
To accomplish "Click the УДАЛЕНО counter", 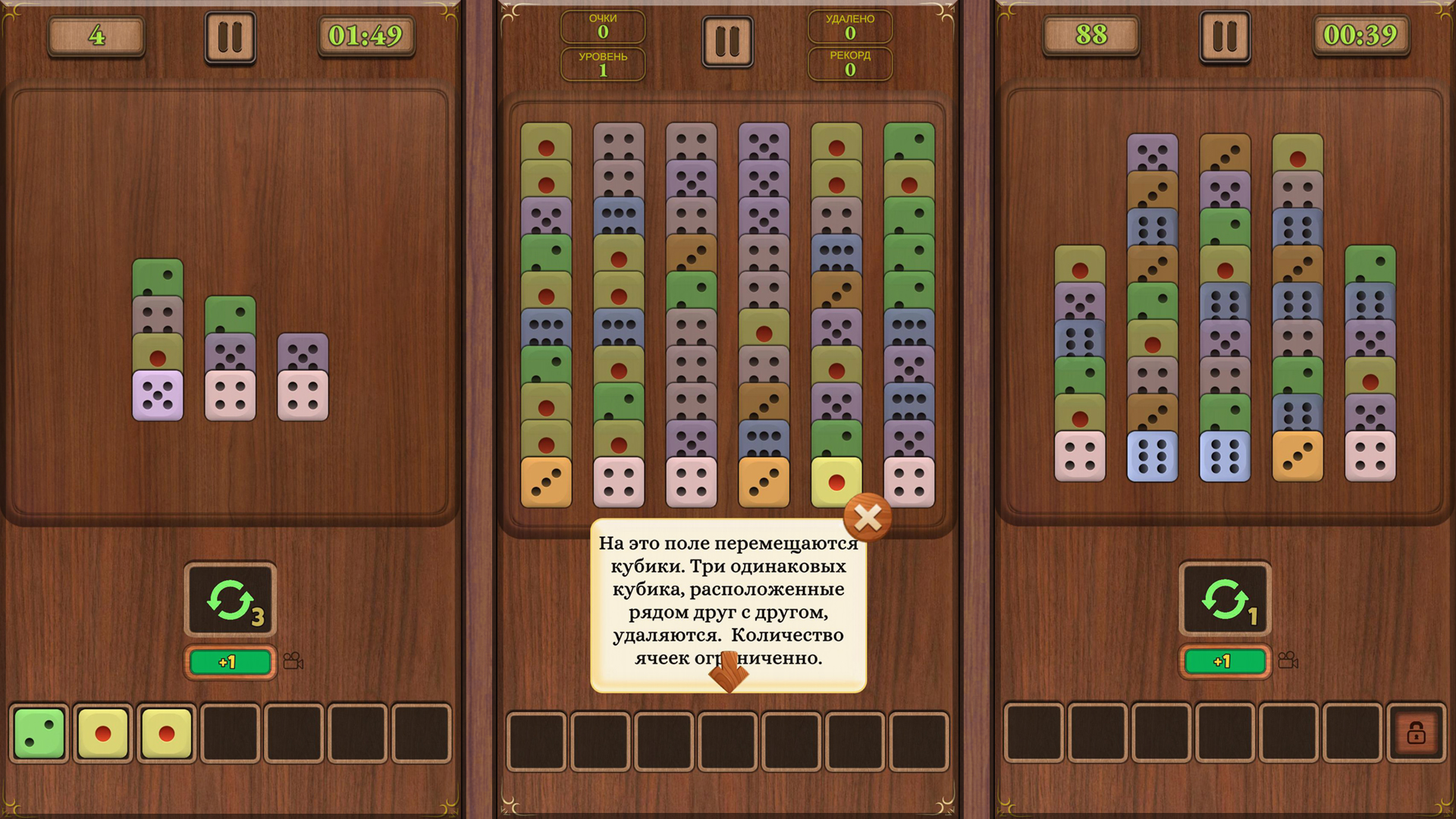I will pyautogui.click(x=851, y=27).
